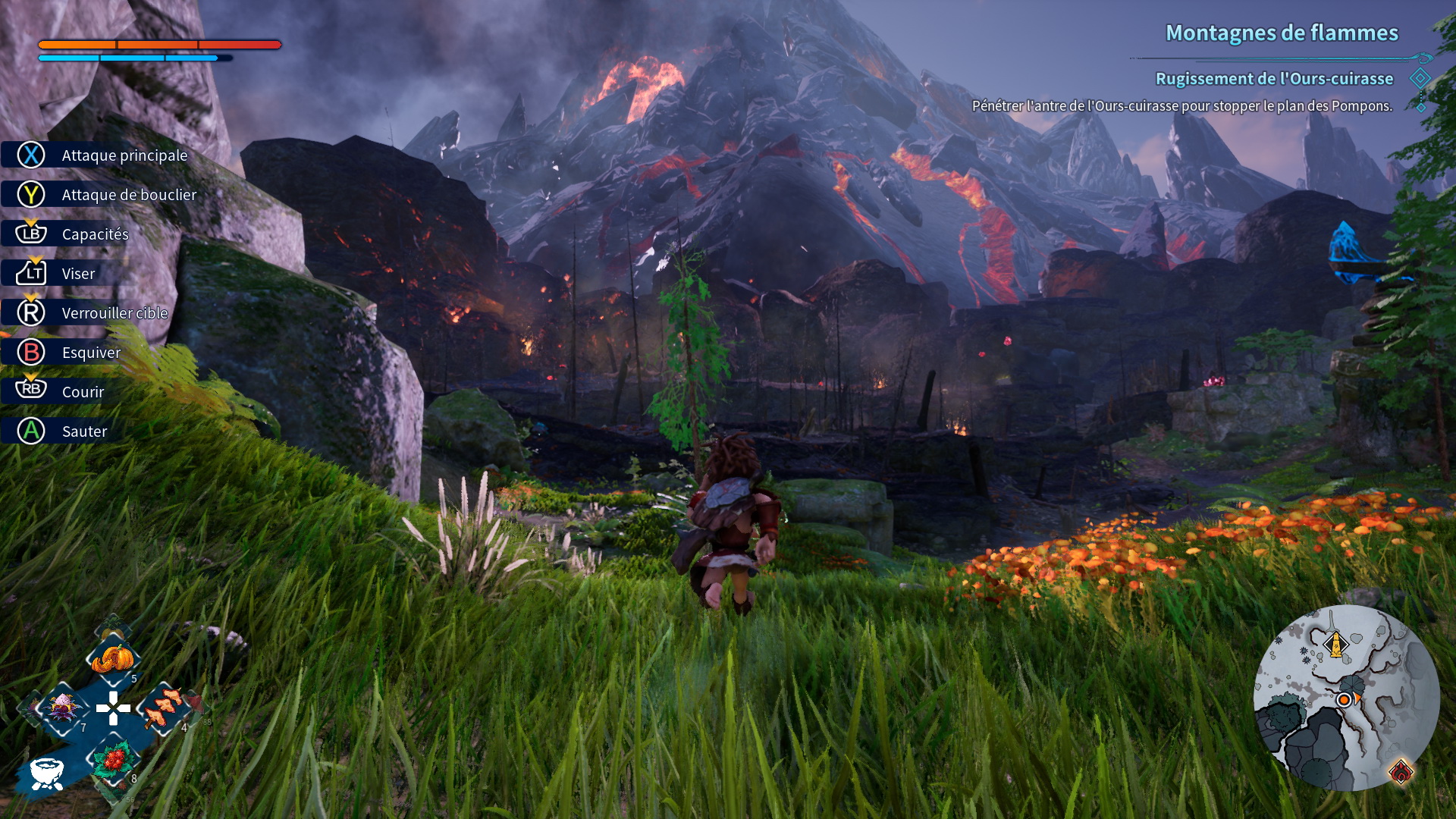Open the circular minimap
This screenshot has height=819, width=1456.
tap(1346, 698)
